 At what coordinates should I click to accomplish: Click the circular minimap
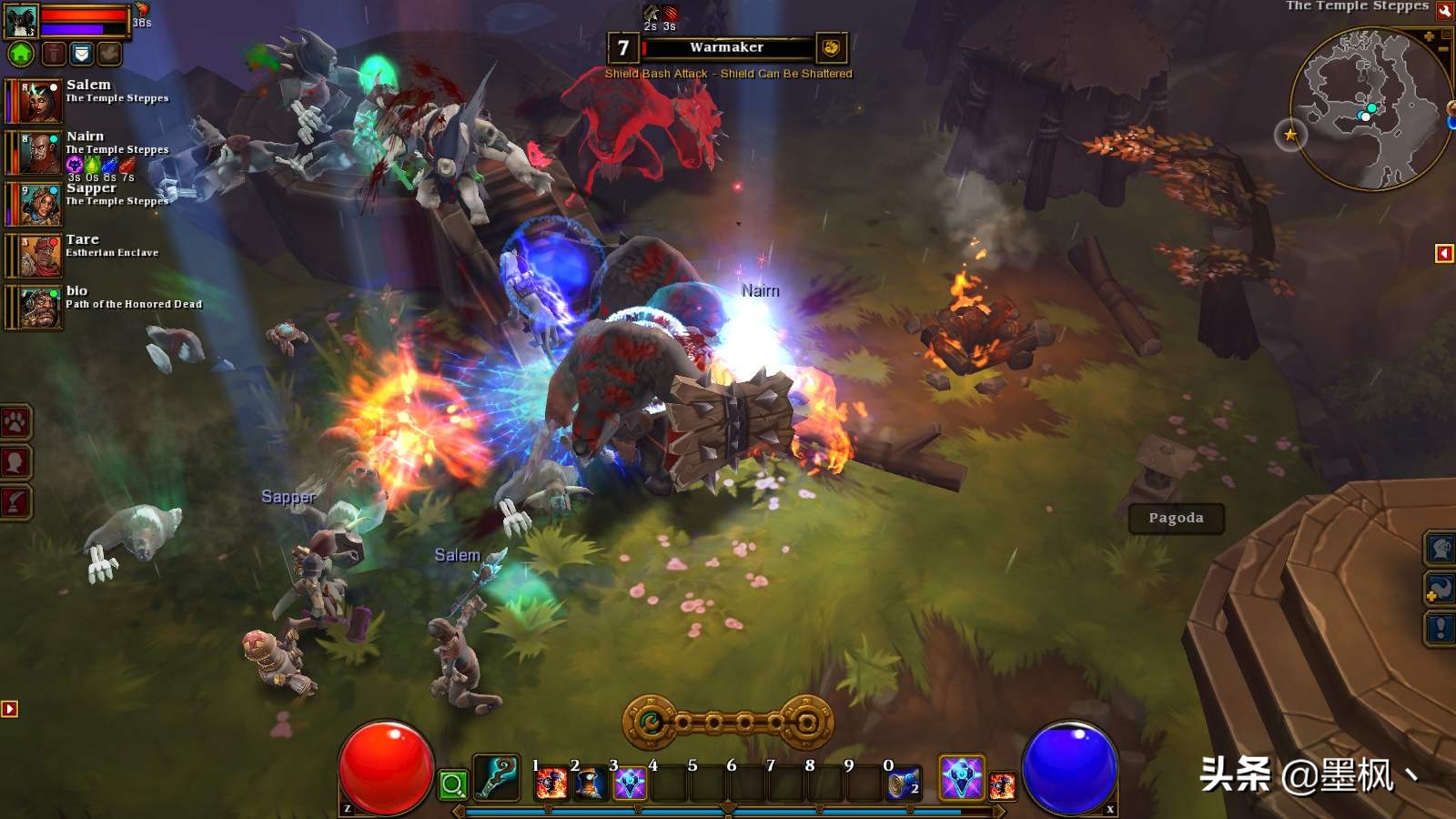click(x=1367, y=109)
